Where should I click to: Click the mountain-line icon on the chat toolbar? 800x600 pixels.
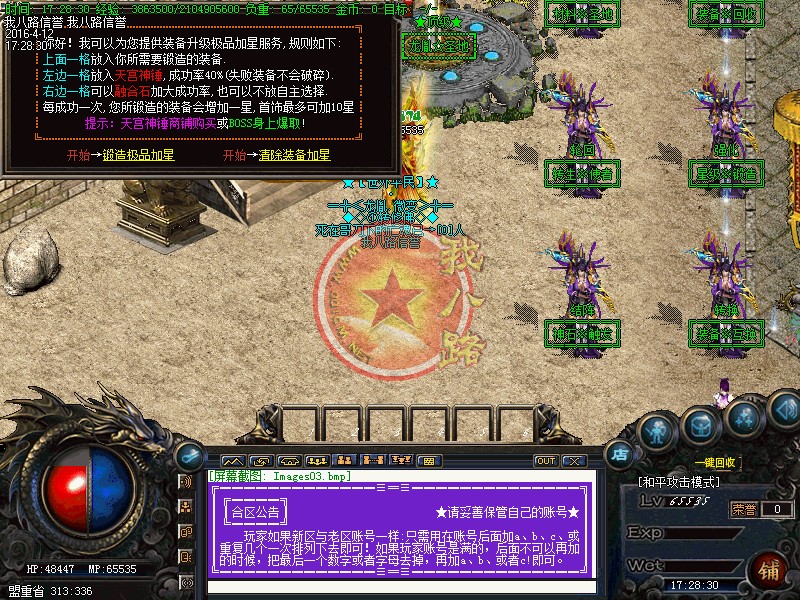233,461
